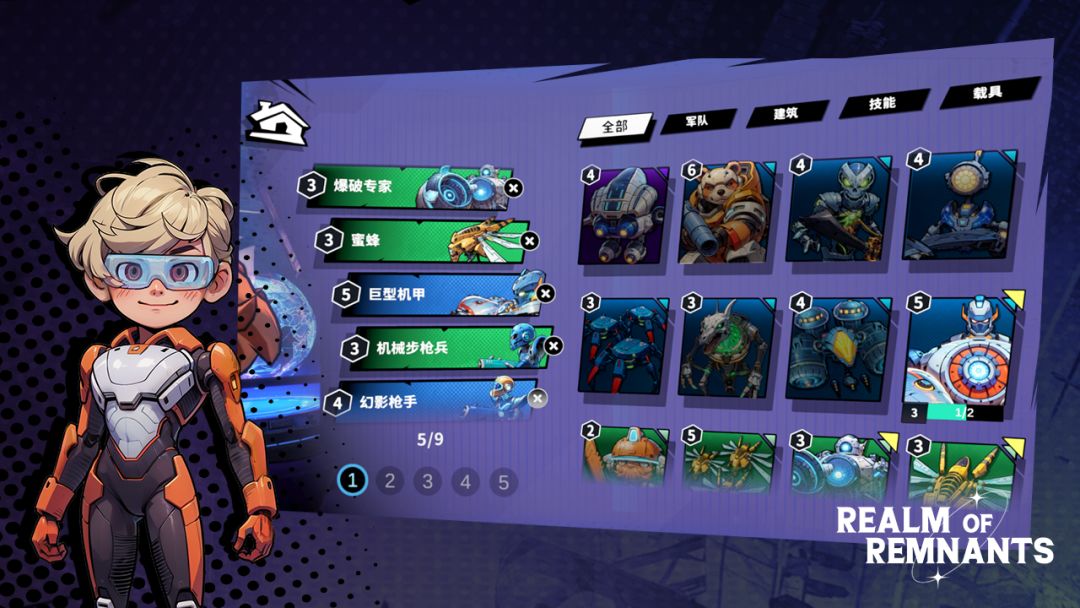1080x608 pixels.
Task: Switch to the 载具 tab
Action: tap(987, 93)
